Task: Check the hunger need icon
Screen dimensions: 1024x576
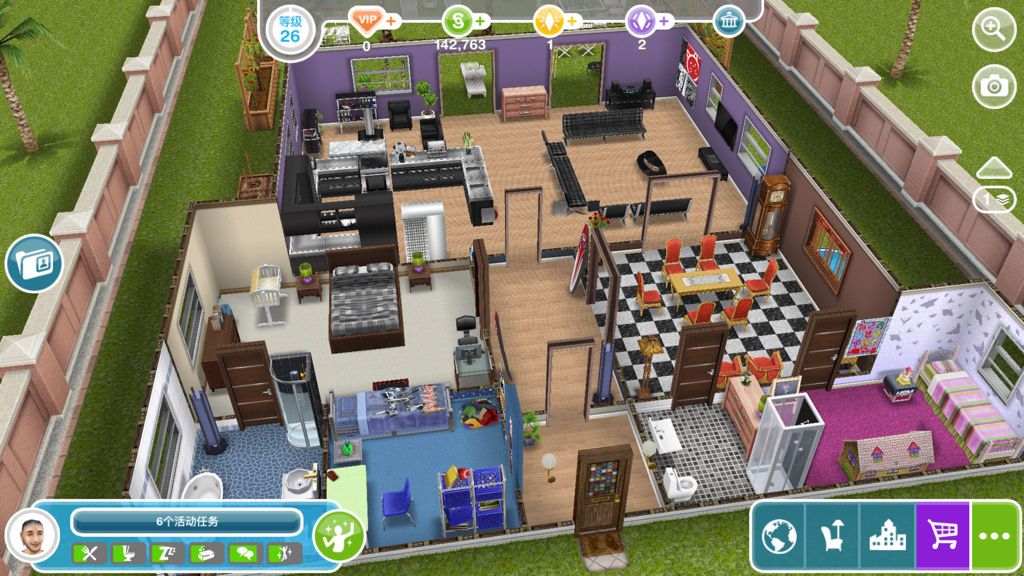Action: (x=88, y=553)
